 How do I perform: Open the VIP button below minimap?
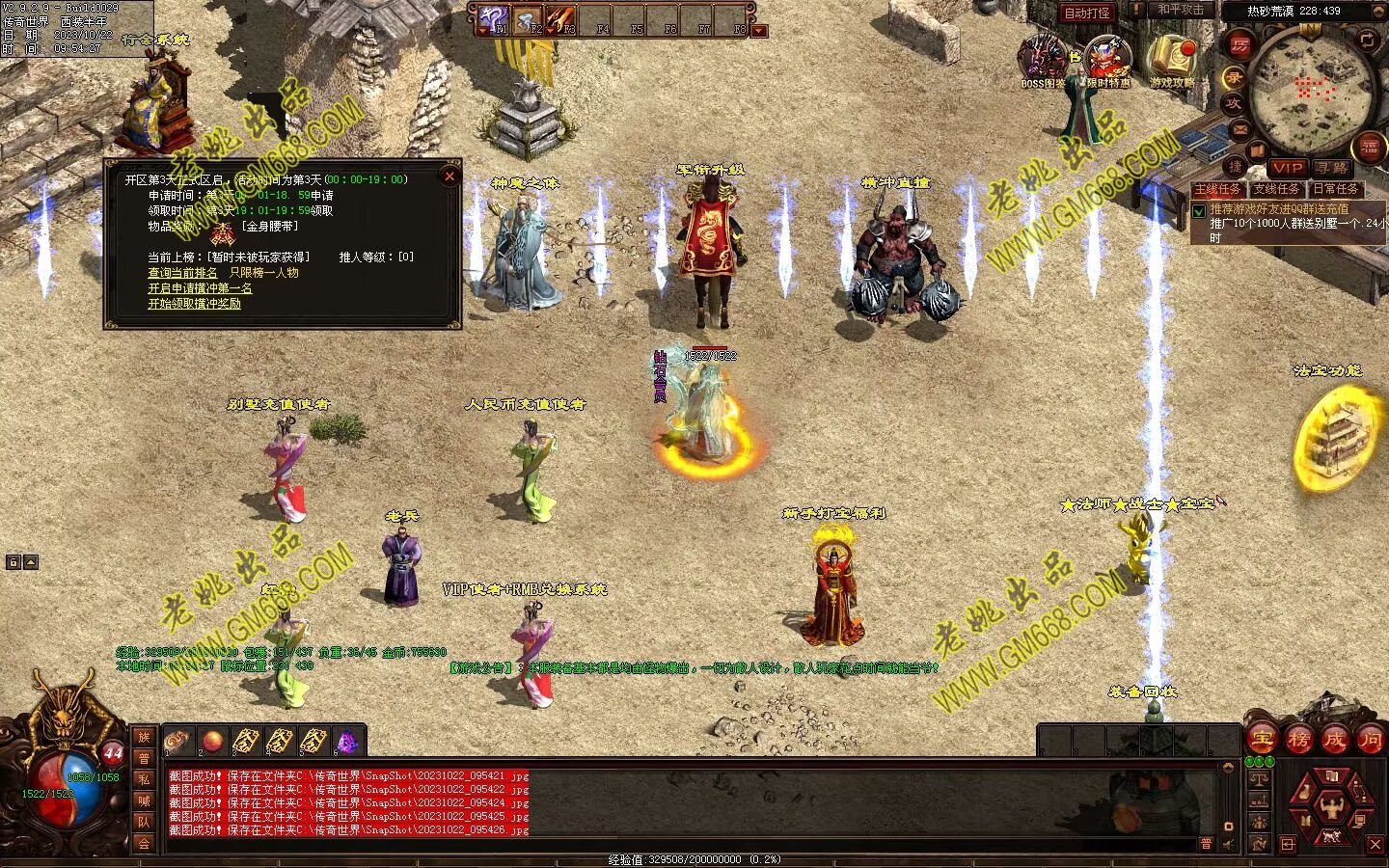click(x=1287, y=168)
